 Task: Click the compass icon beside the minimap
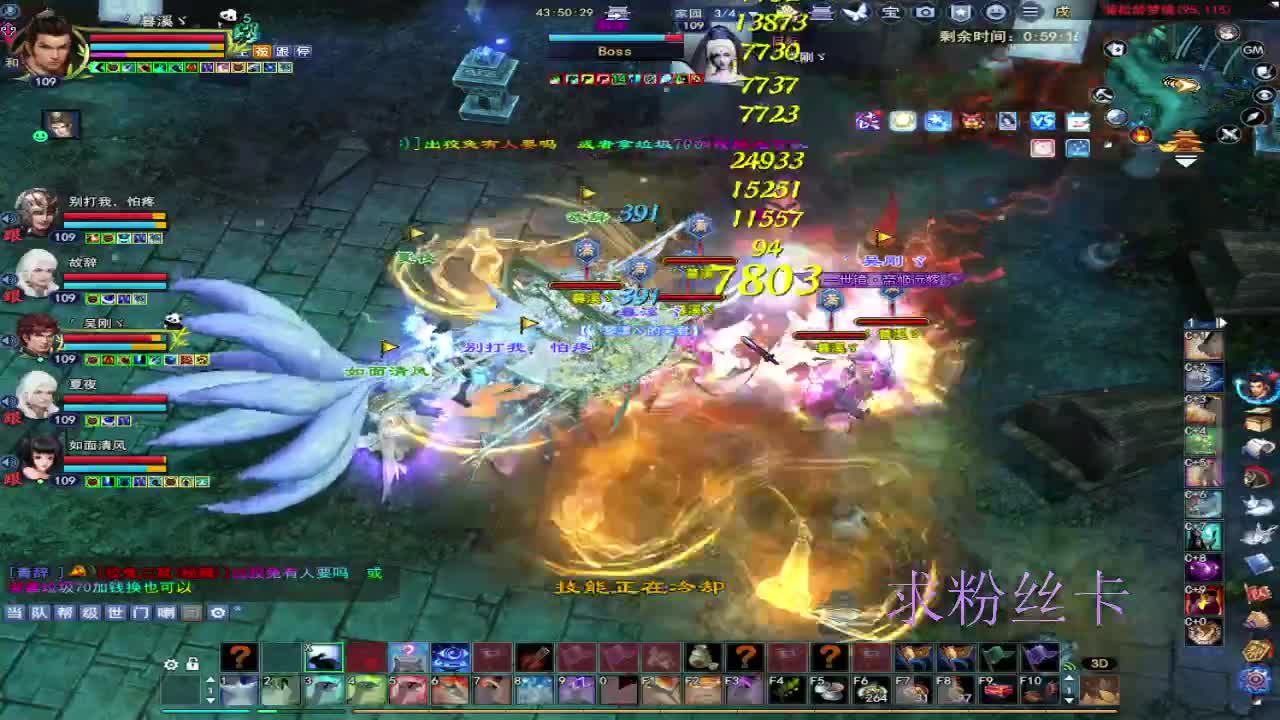(x=1251, y=117)
